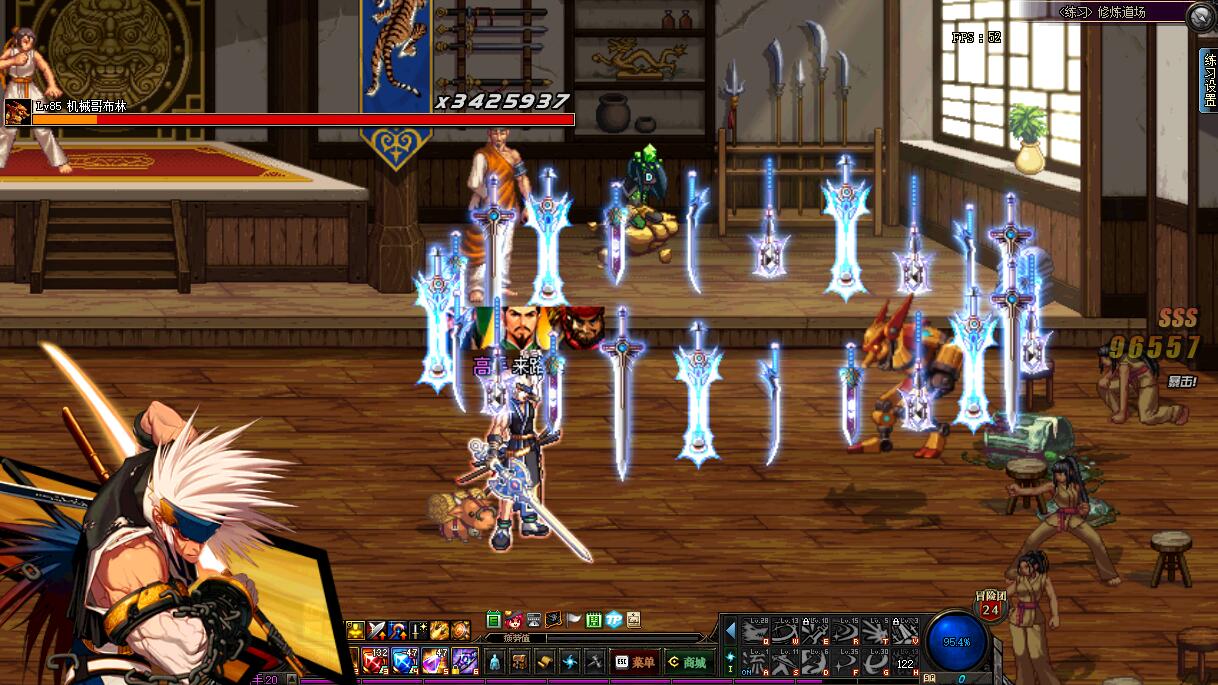This screenshot has height=685, width=1218.
Task: Open the 菜单 (ESC) menu button
Action: [x=636, y=662]
